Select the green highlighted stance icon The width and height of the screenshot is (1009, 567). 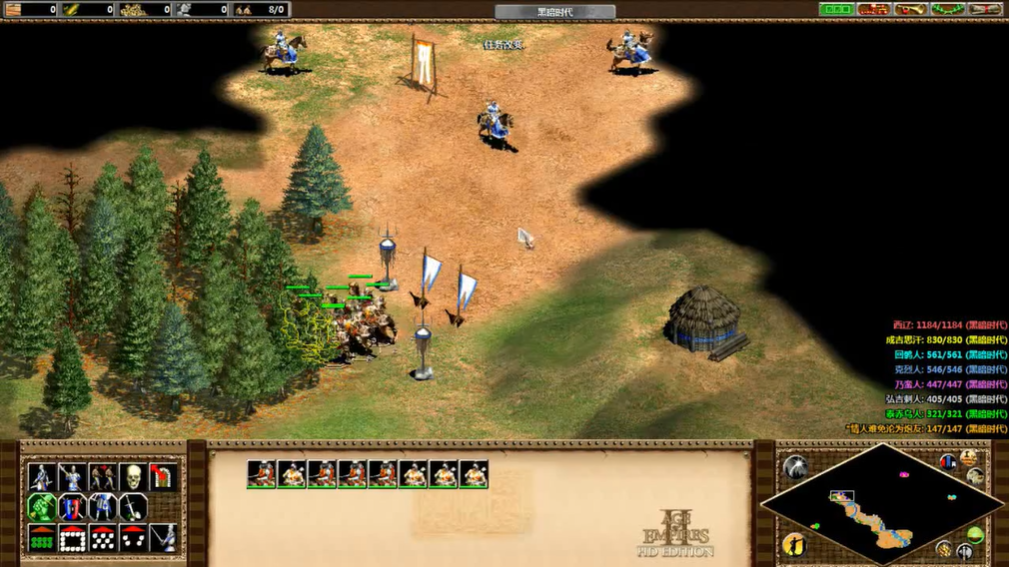[41, 508]
